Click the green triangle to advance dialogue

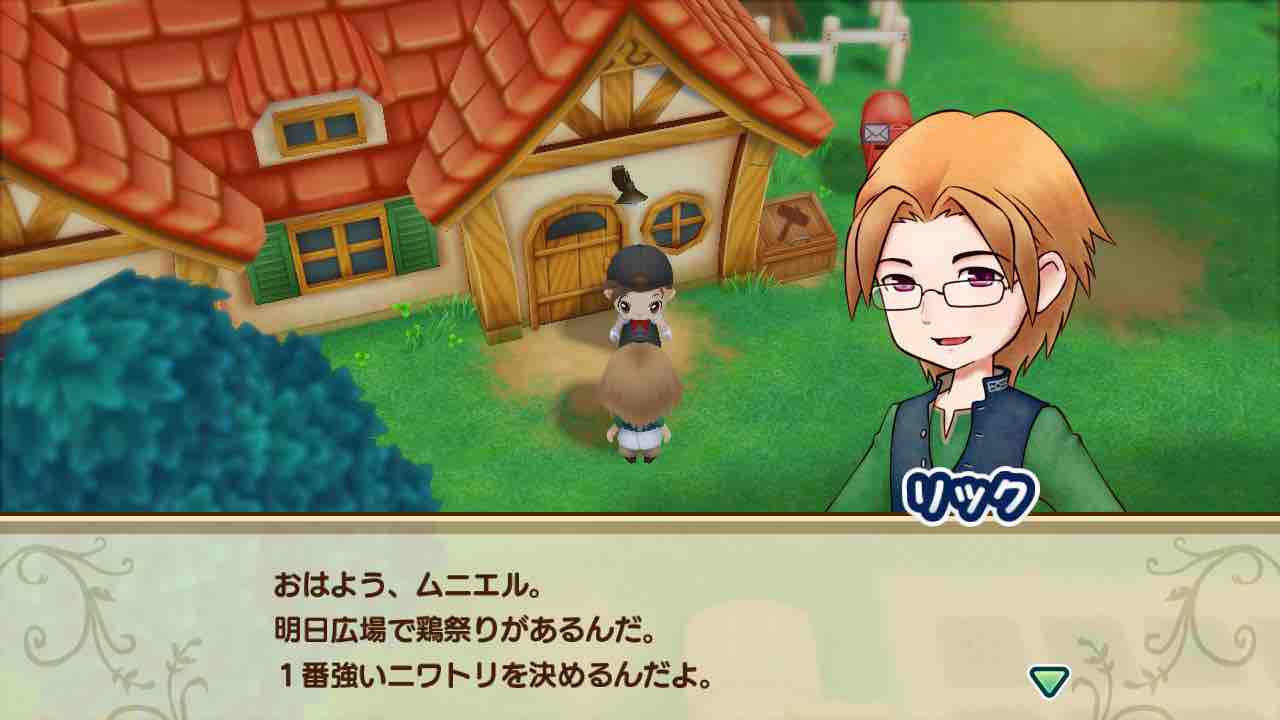pos(1048,678)
